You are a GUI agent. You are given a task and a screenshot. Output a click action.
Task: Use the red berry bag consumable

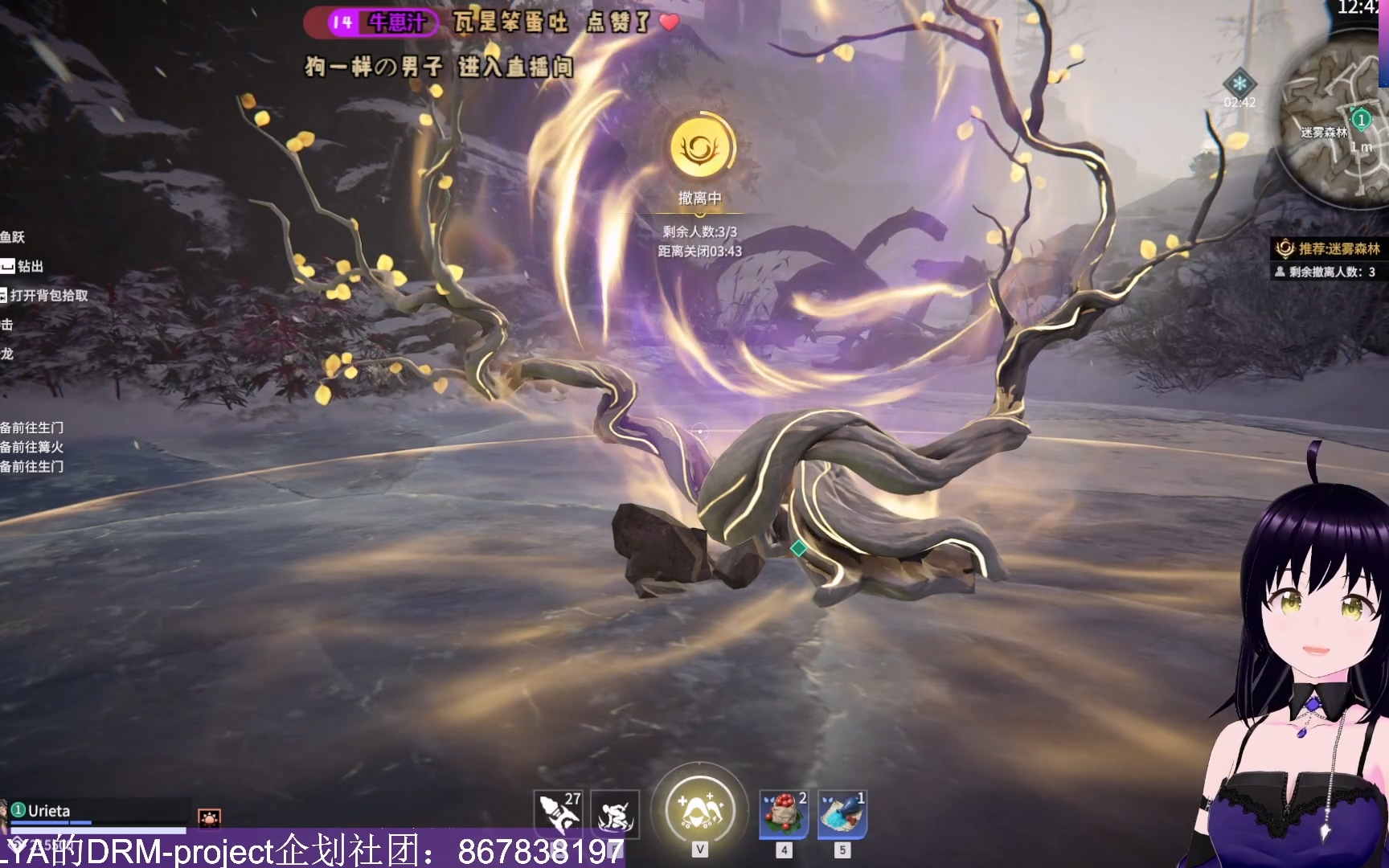click(784, 813)
